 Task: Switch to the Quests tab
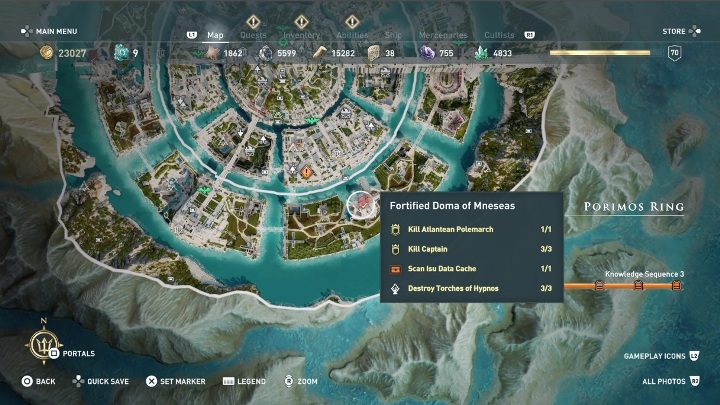(x=253, y=35)
